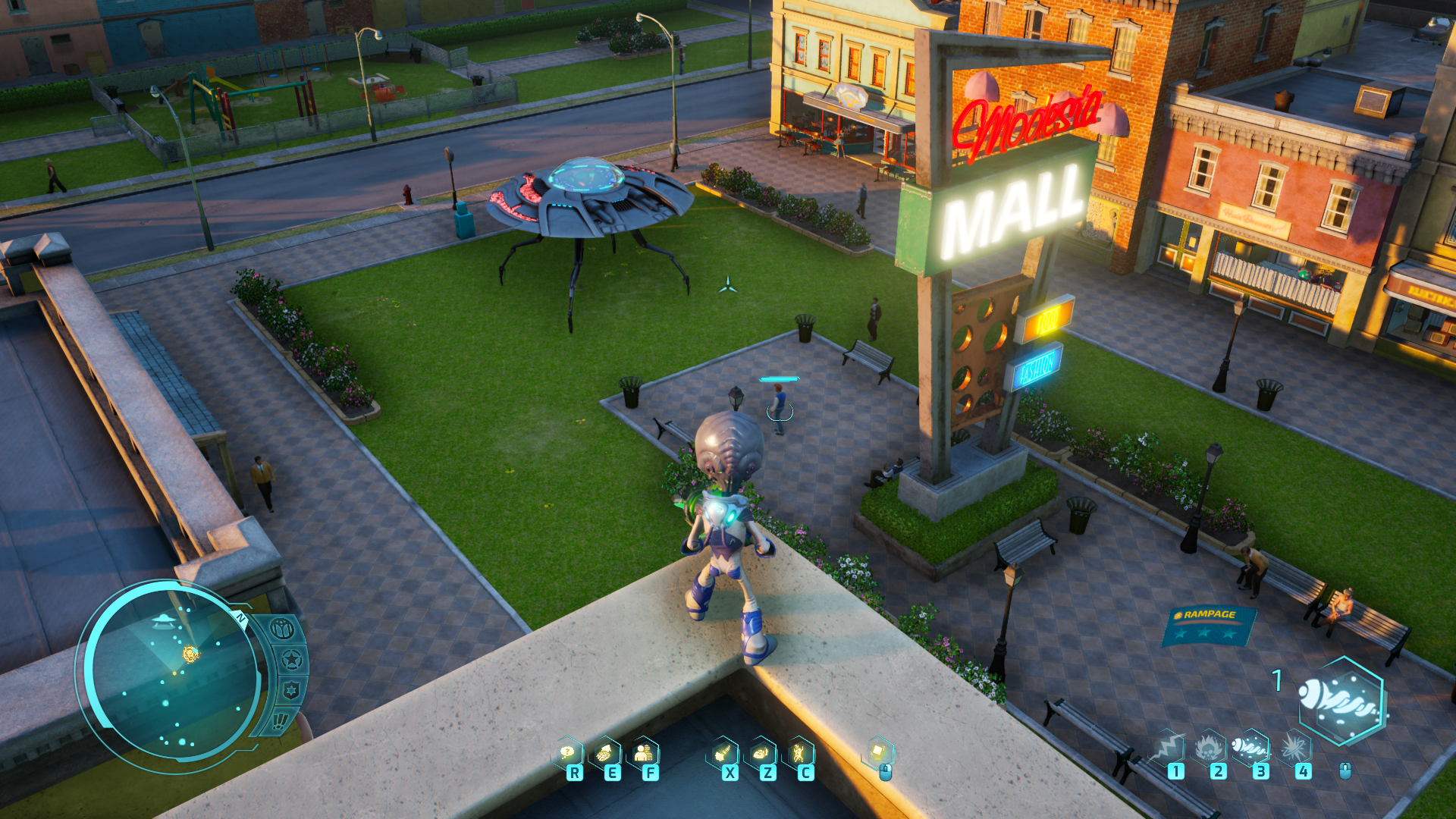Select the police badge alert level icon
The width and height of the screenshot is (1456, 819).
[291, 690]
